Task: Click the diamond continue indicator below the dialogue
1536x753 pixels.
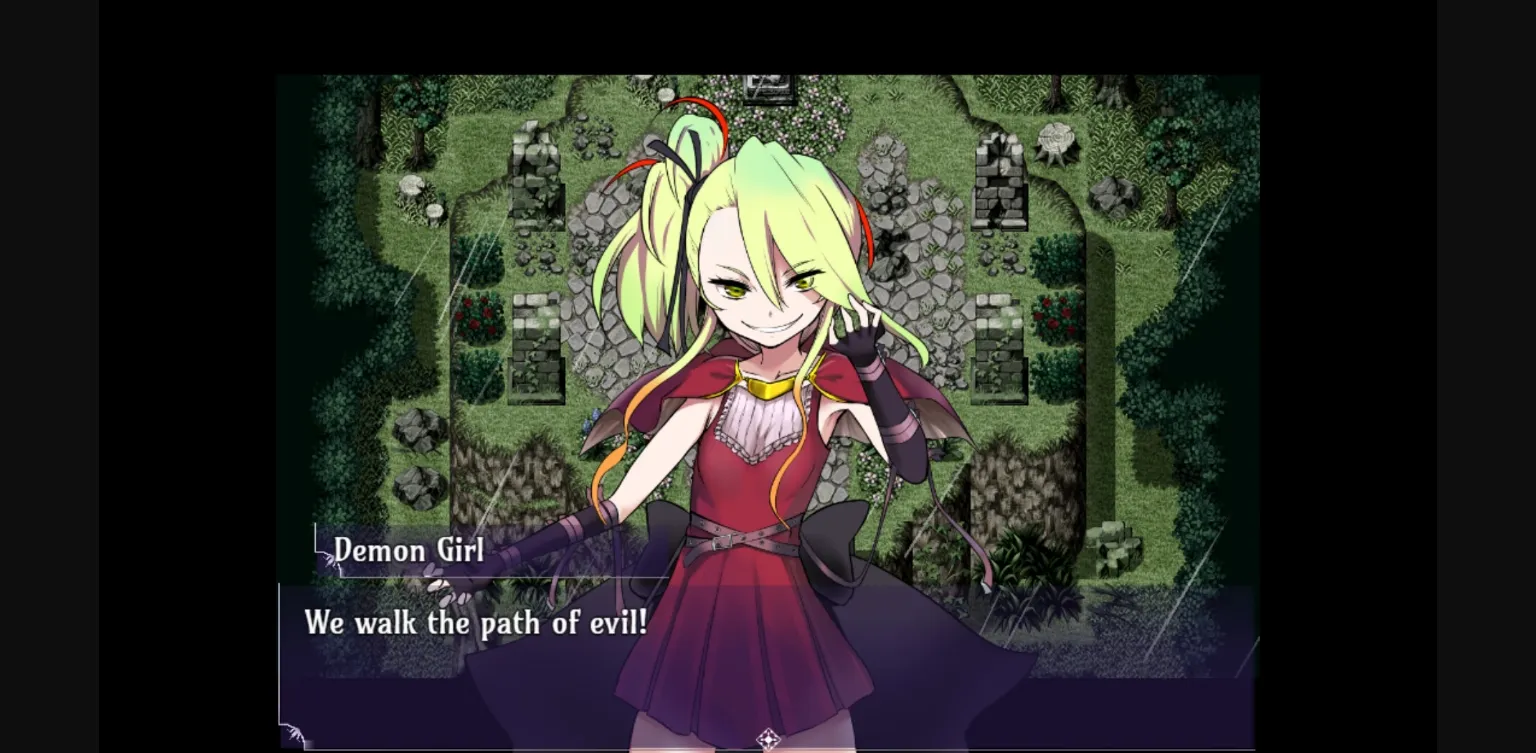Action: point(768,737)
